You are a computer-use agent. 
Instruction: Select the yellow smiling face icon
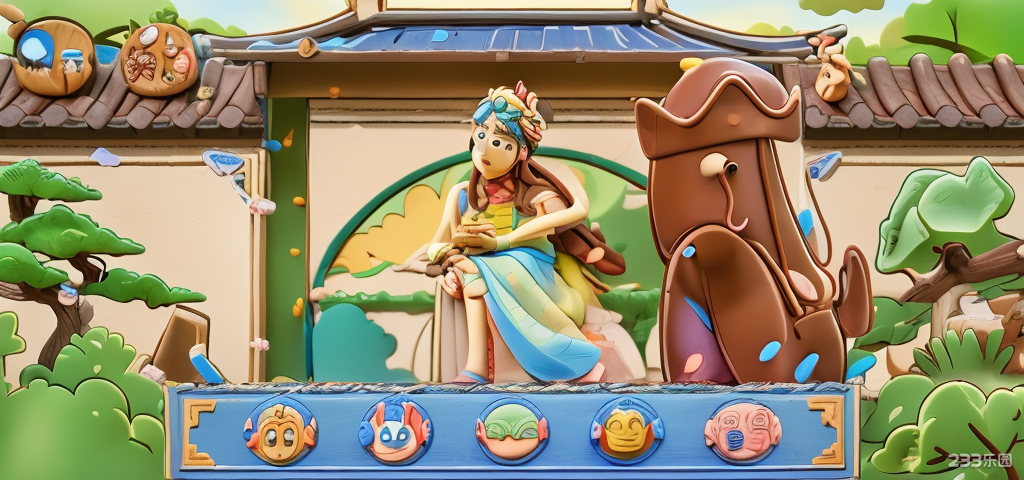click(x=627, y=430)
